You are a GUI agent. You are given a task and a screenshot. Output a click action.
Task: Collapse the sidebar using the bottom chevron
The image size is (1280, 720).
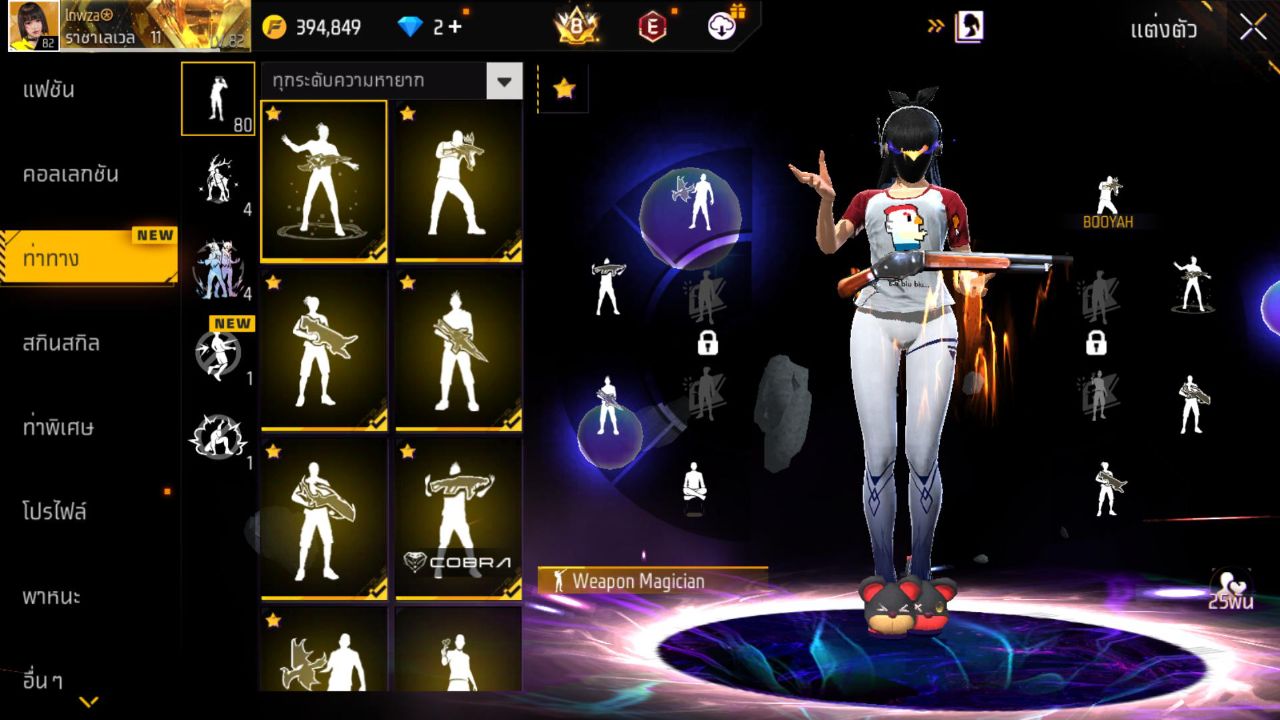88,700
